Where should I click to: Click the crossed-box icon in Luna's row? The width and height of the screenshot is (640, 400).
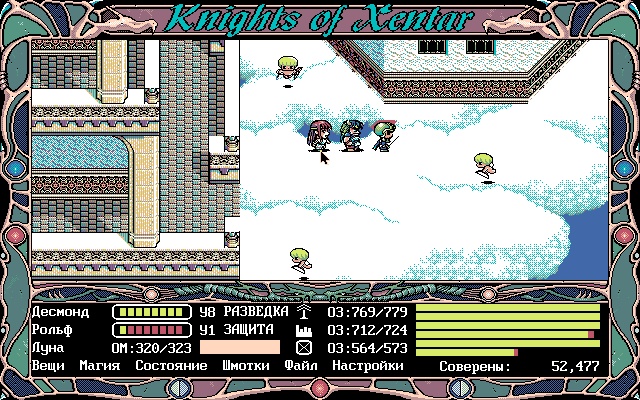pos(304,348)
